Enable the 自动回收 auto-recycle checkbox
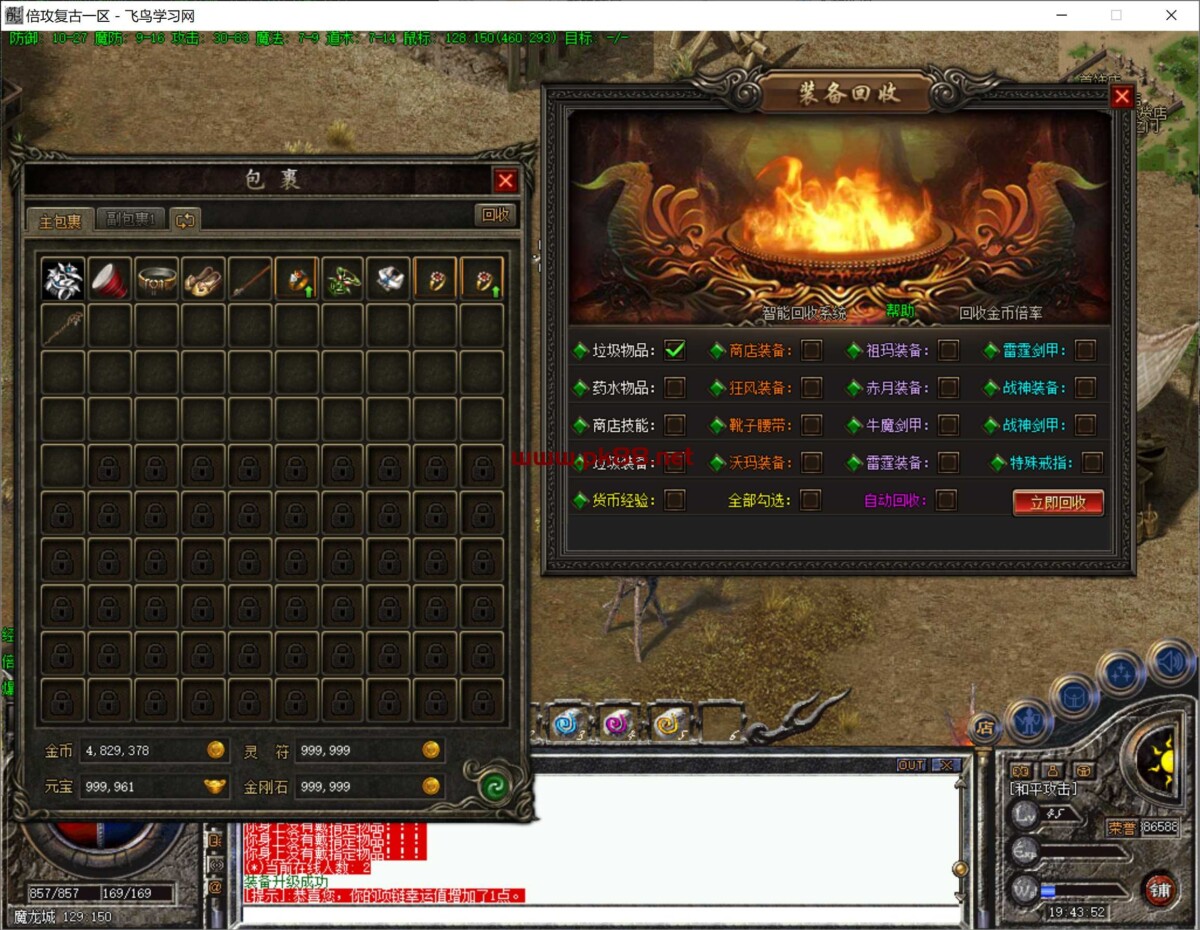 pos(946,500)
